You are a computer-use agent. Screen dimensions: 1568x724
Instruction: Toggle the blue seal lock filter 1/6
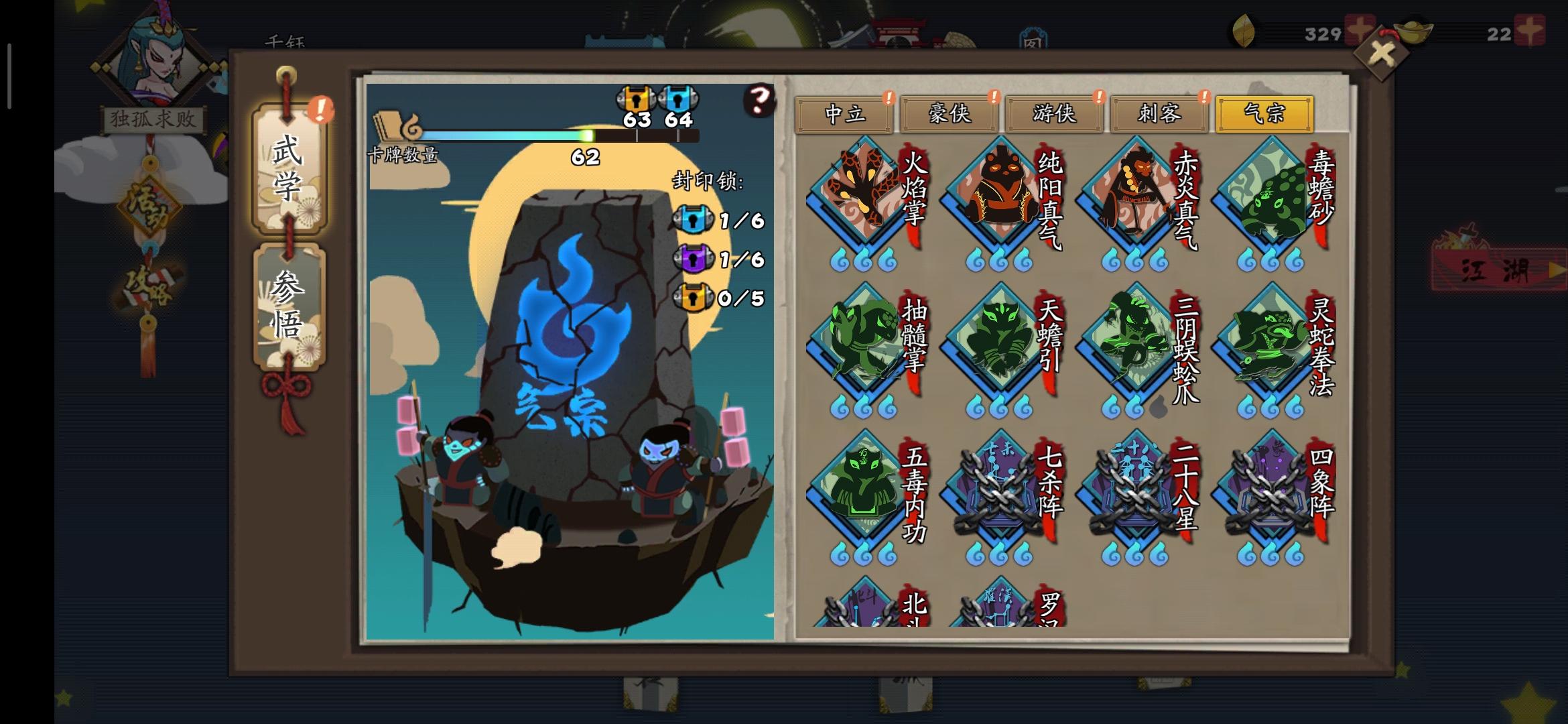694,218
